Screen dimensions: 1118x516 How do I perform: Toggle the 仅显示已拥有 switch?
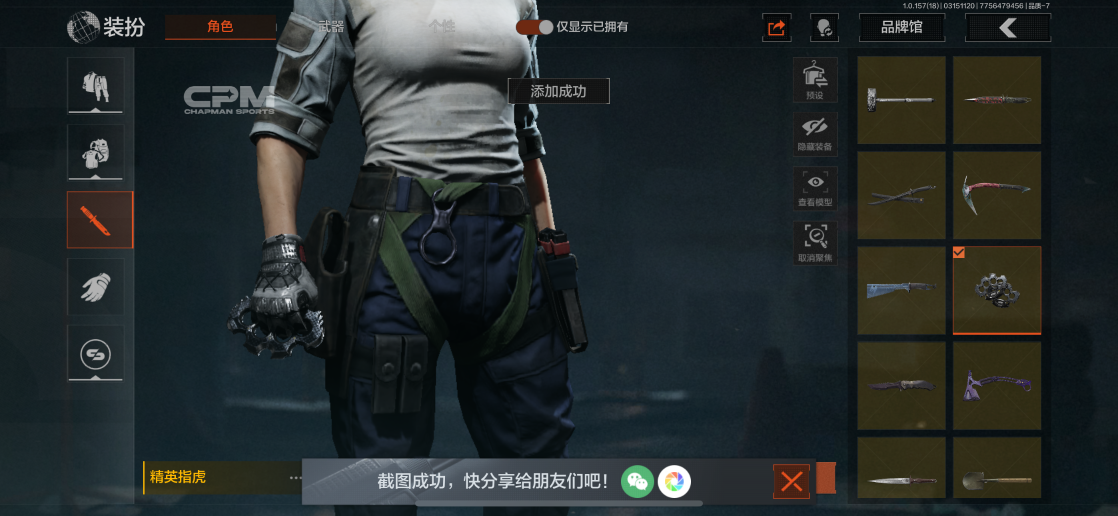[x=535, y=27]
